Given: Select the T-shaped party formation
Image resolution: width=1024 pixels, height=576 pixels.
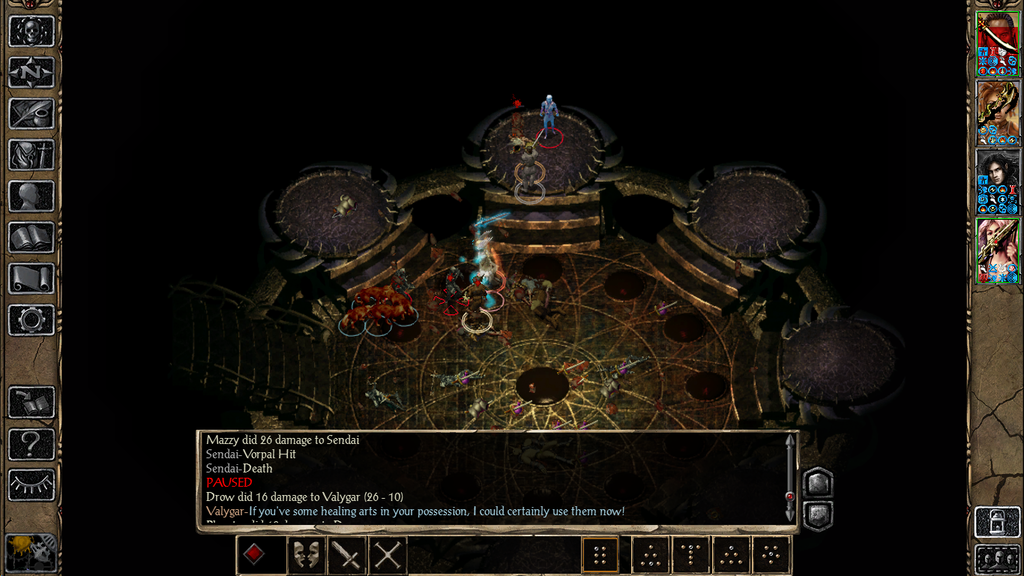Looking at the screenshot, I should tap(689, 554).
